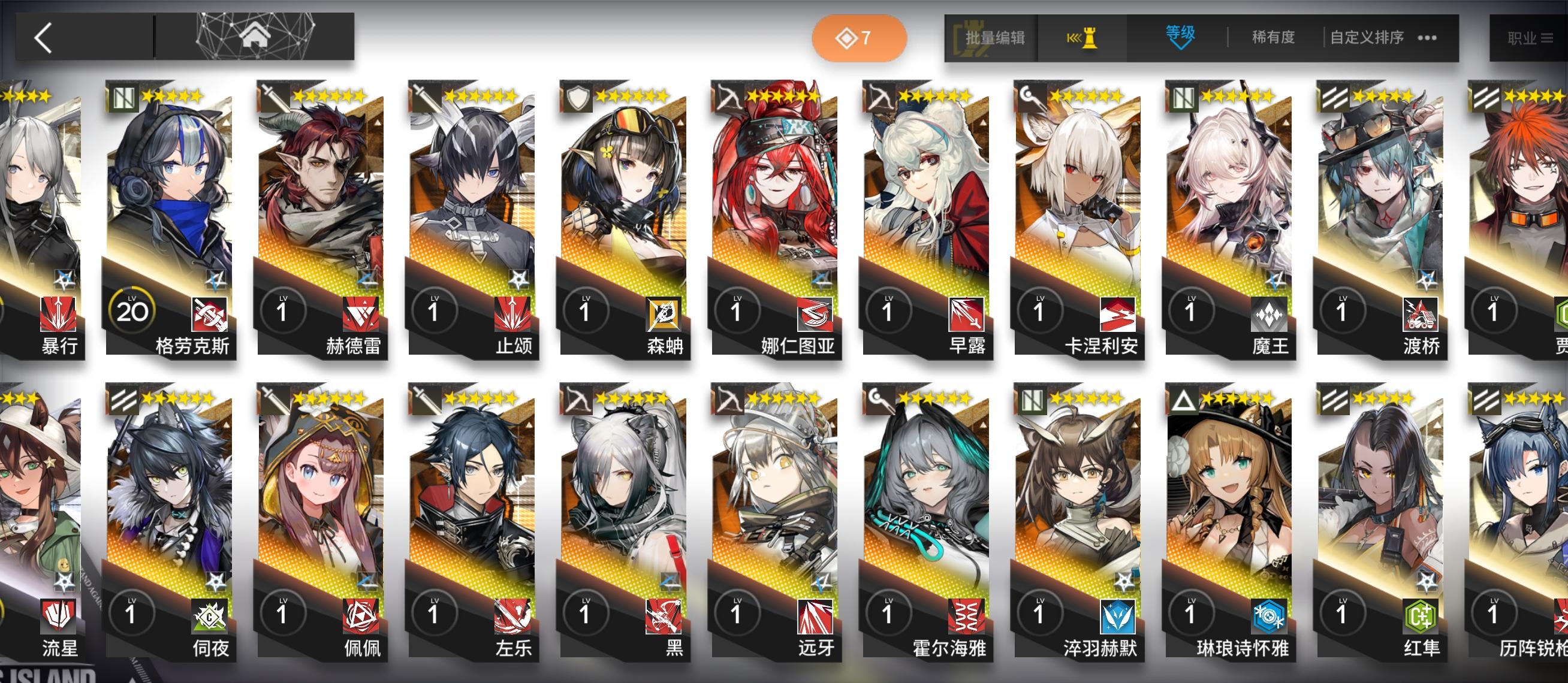Image resolution: width=1568 pixels, height=683 pixels.
Task: Tap the orange diamond badge showing 7
Action: tap(858, 37)
